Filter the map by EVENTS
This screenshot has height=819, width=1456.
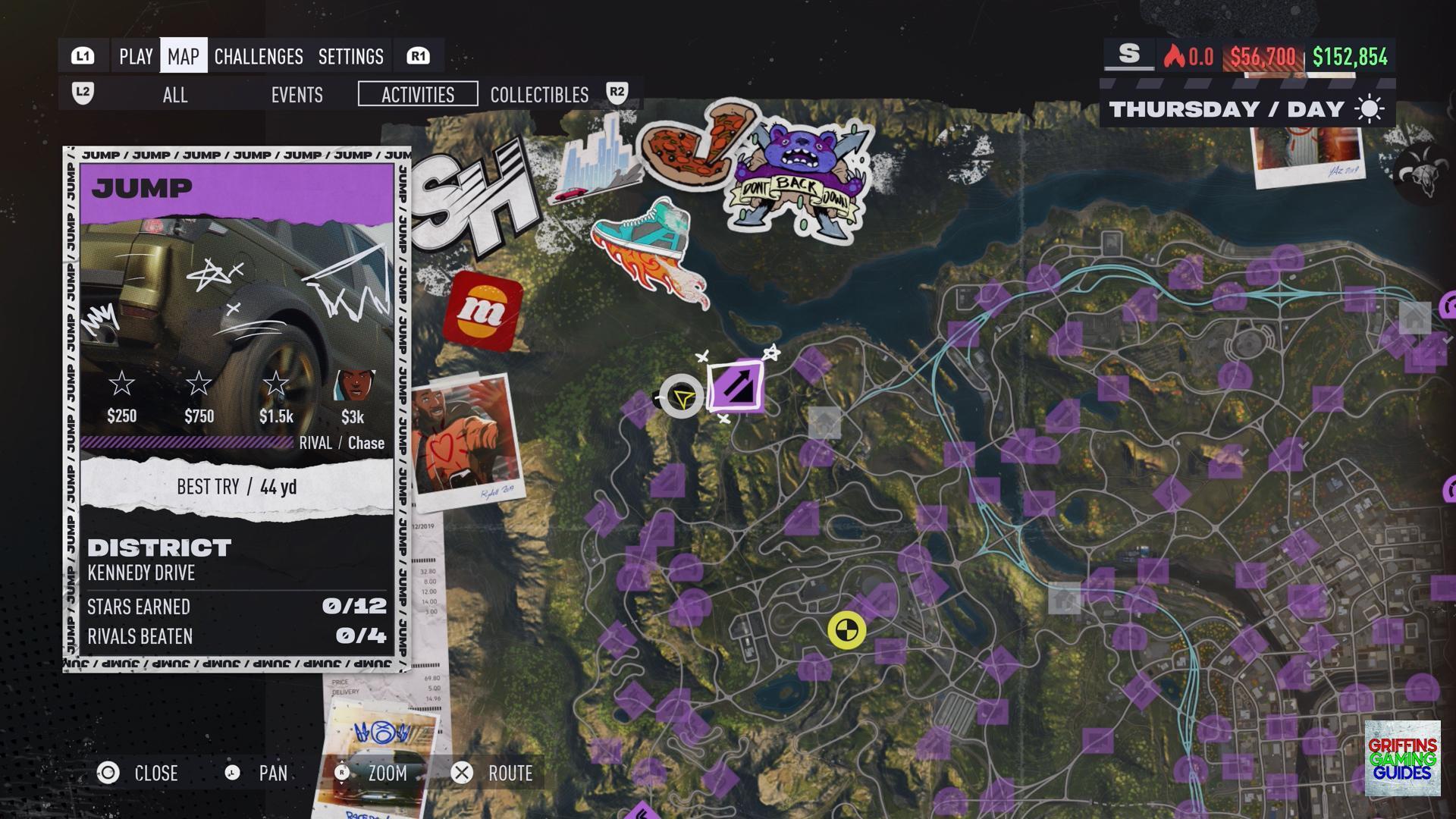point(297,95)
